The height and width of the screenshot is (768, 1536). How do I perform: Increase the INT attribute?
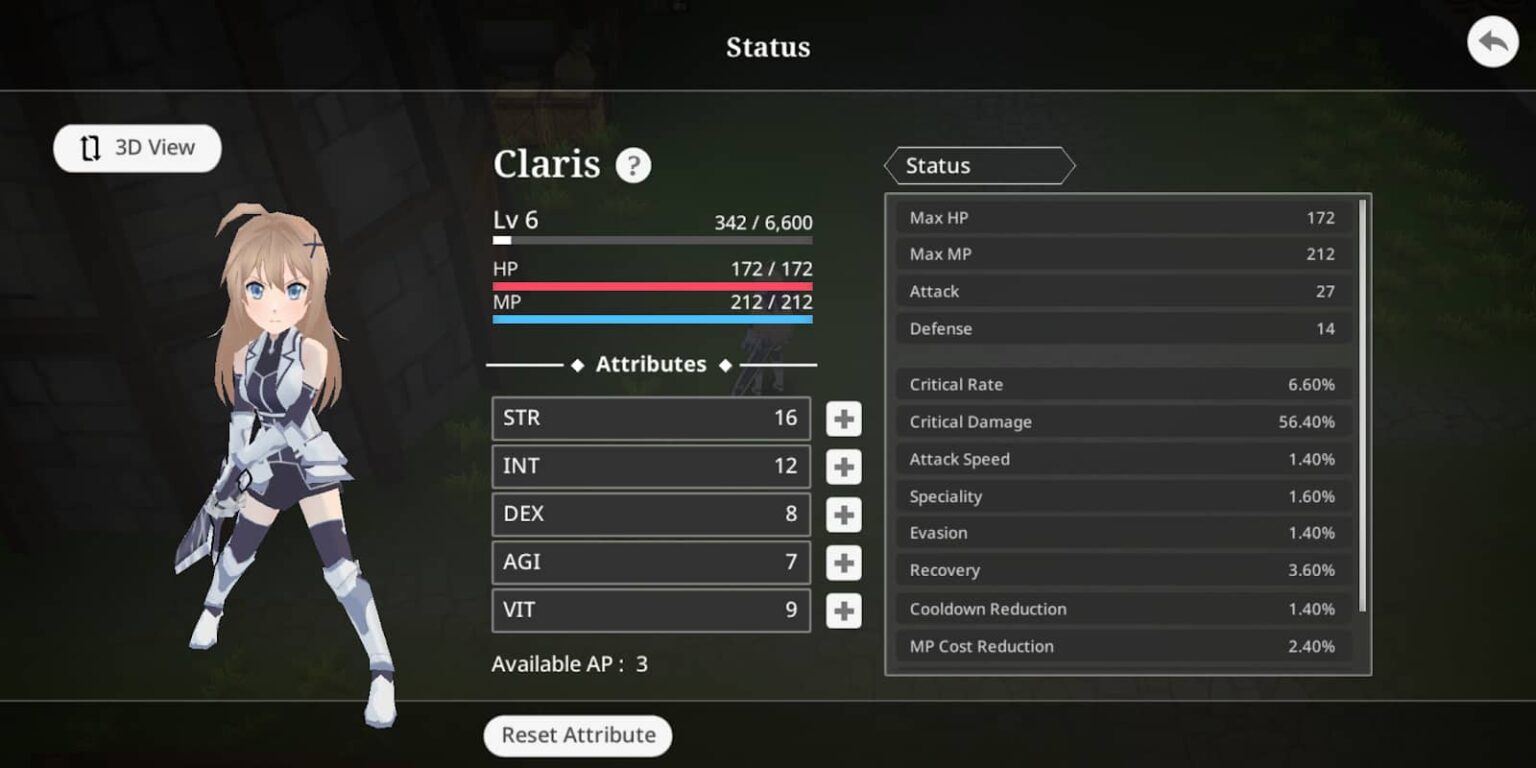pyautogui.click(x=844, y=467)
